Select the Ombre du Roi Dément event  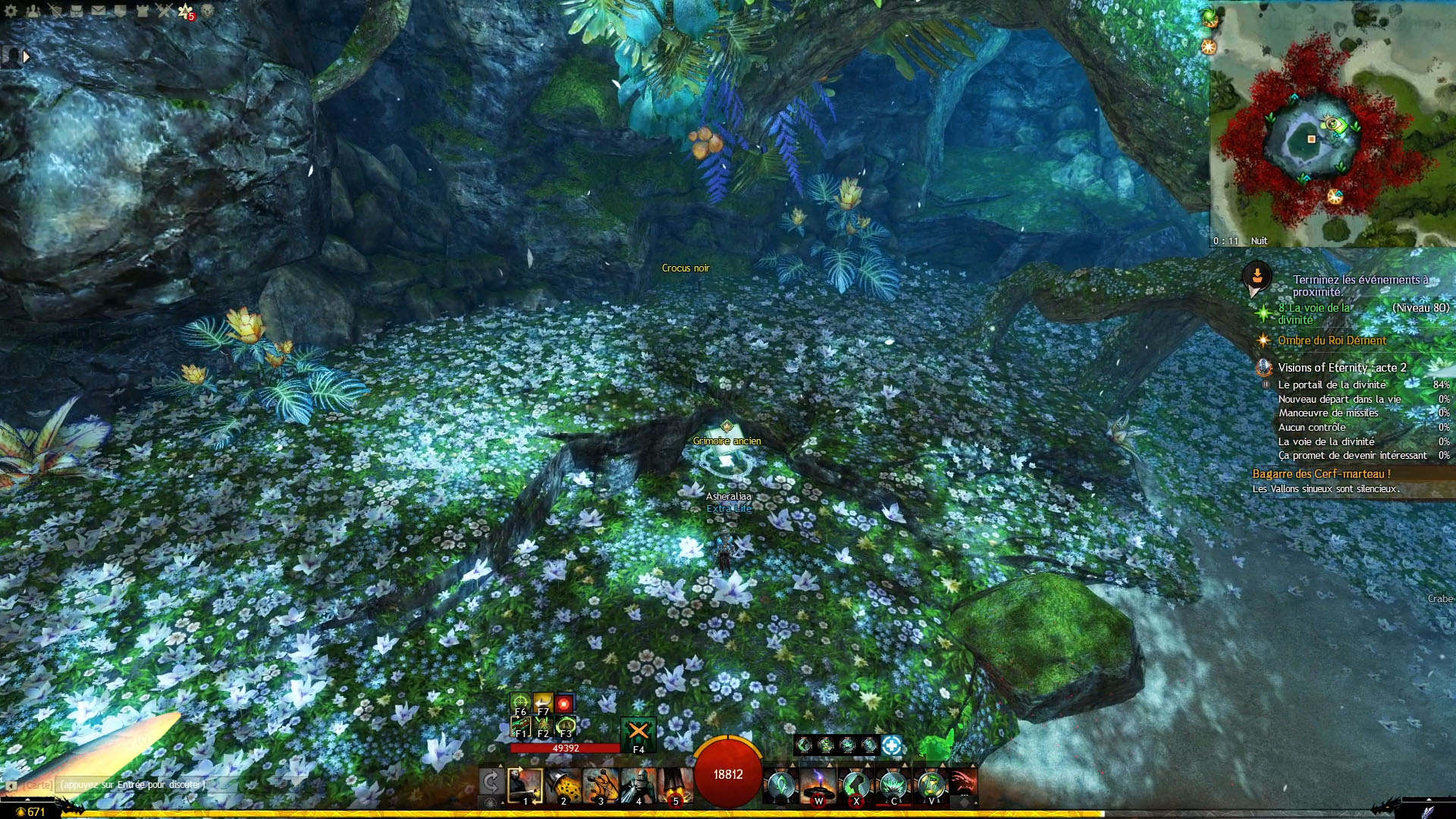point(1332,340)
